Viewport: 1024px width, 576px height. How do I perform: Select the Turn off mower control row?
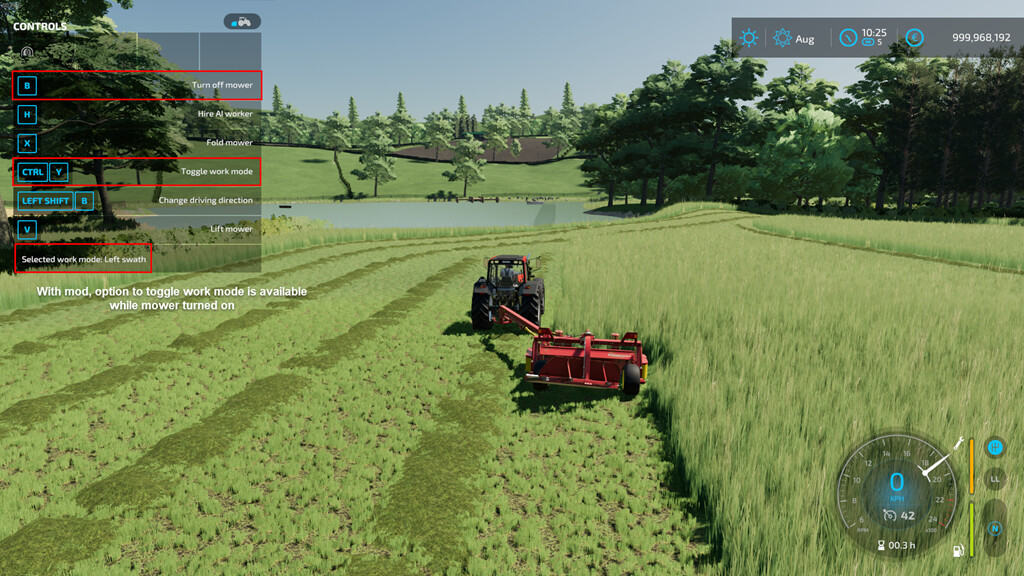137,85
